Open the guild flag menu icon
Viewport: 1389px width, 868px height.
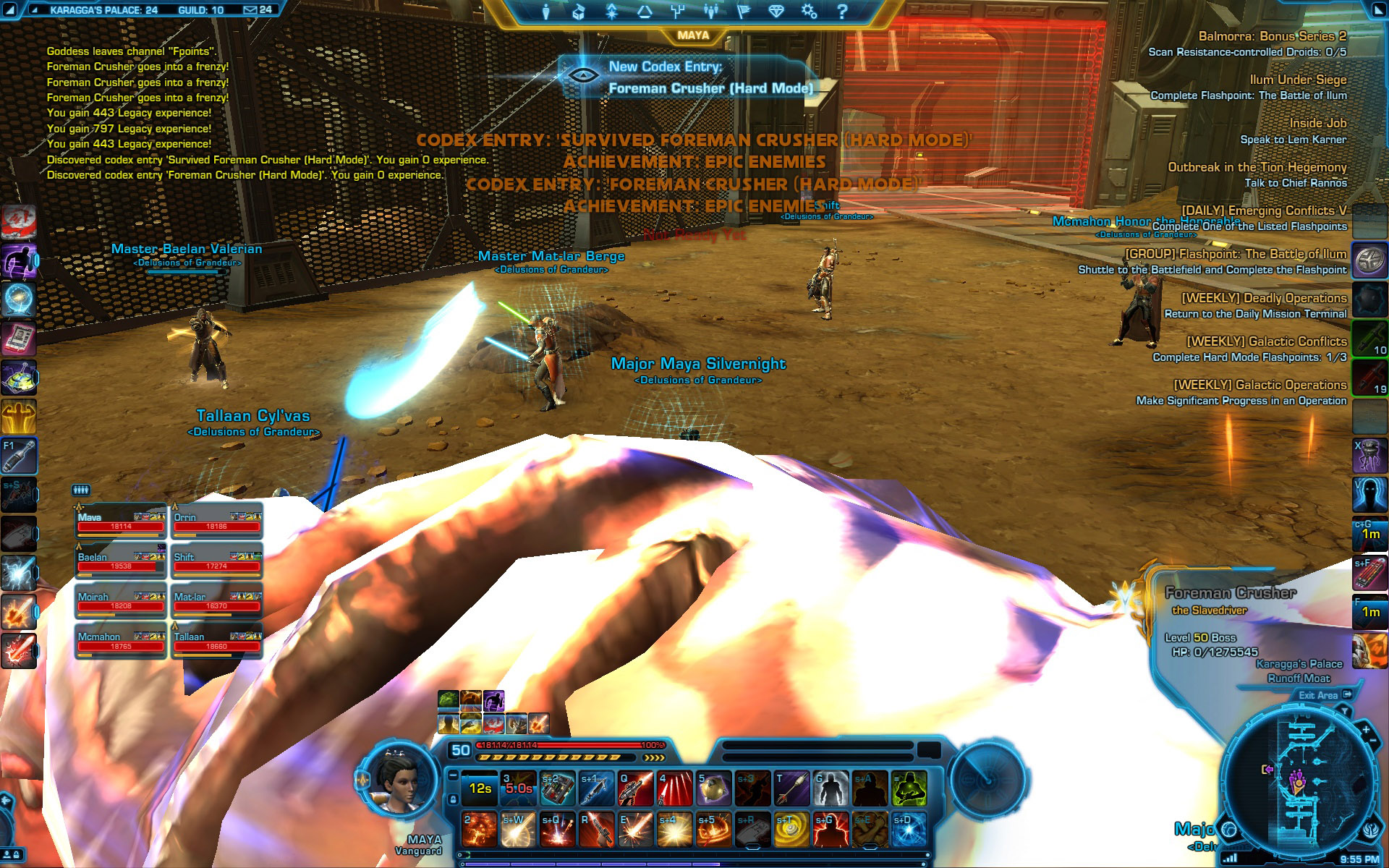(x=743, y=12)
